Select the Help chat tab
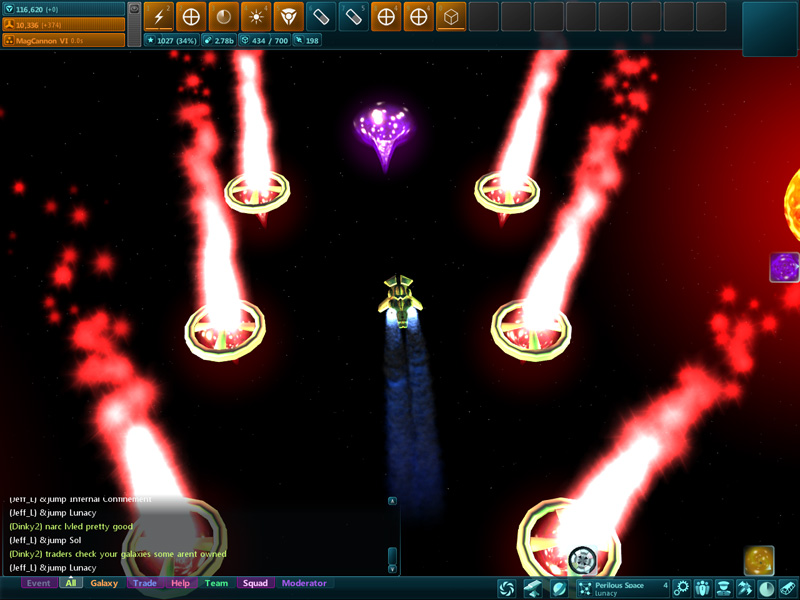The image size is (800, 600). pos(180,583)
